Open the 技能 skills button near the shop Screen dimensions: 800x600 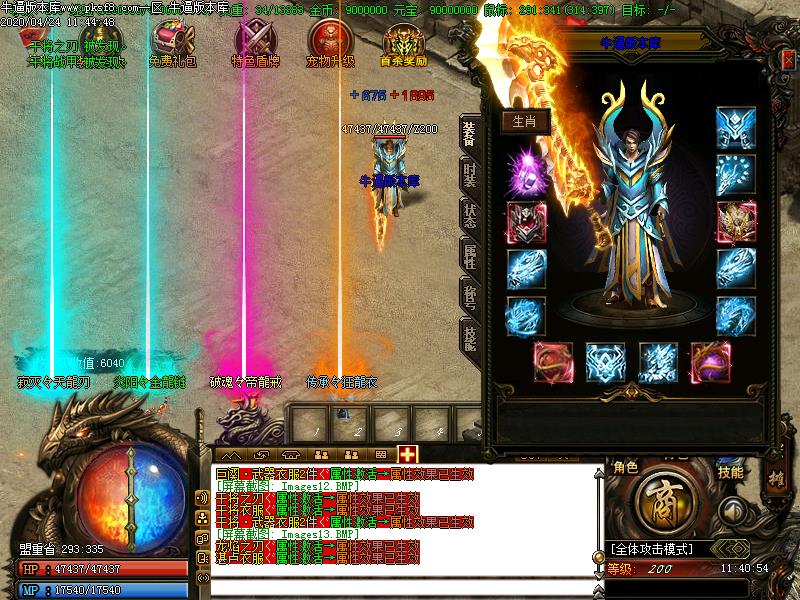(x=731, y=471)
